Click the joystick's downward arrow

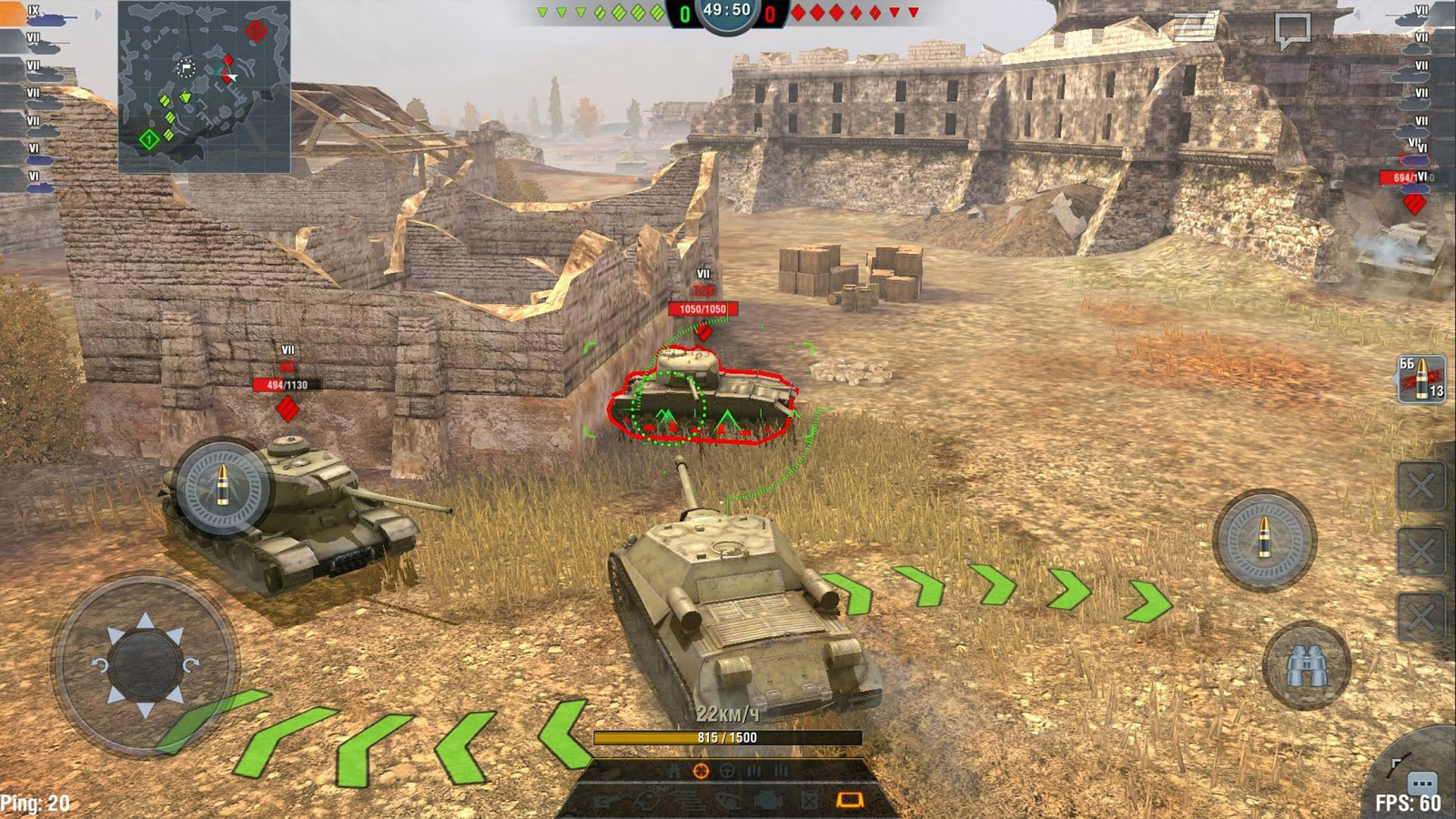click(146, 707)
